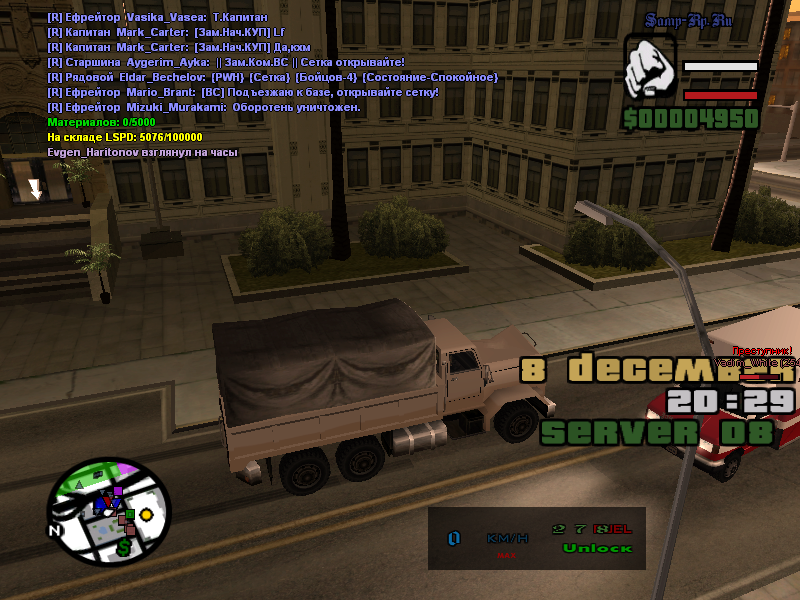Image resolution: width=800 pixels, height=600 pixels.
Task: Toggle the green Unlock vehicle status
Action: (x=597, y=548)
